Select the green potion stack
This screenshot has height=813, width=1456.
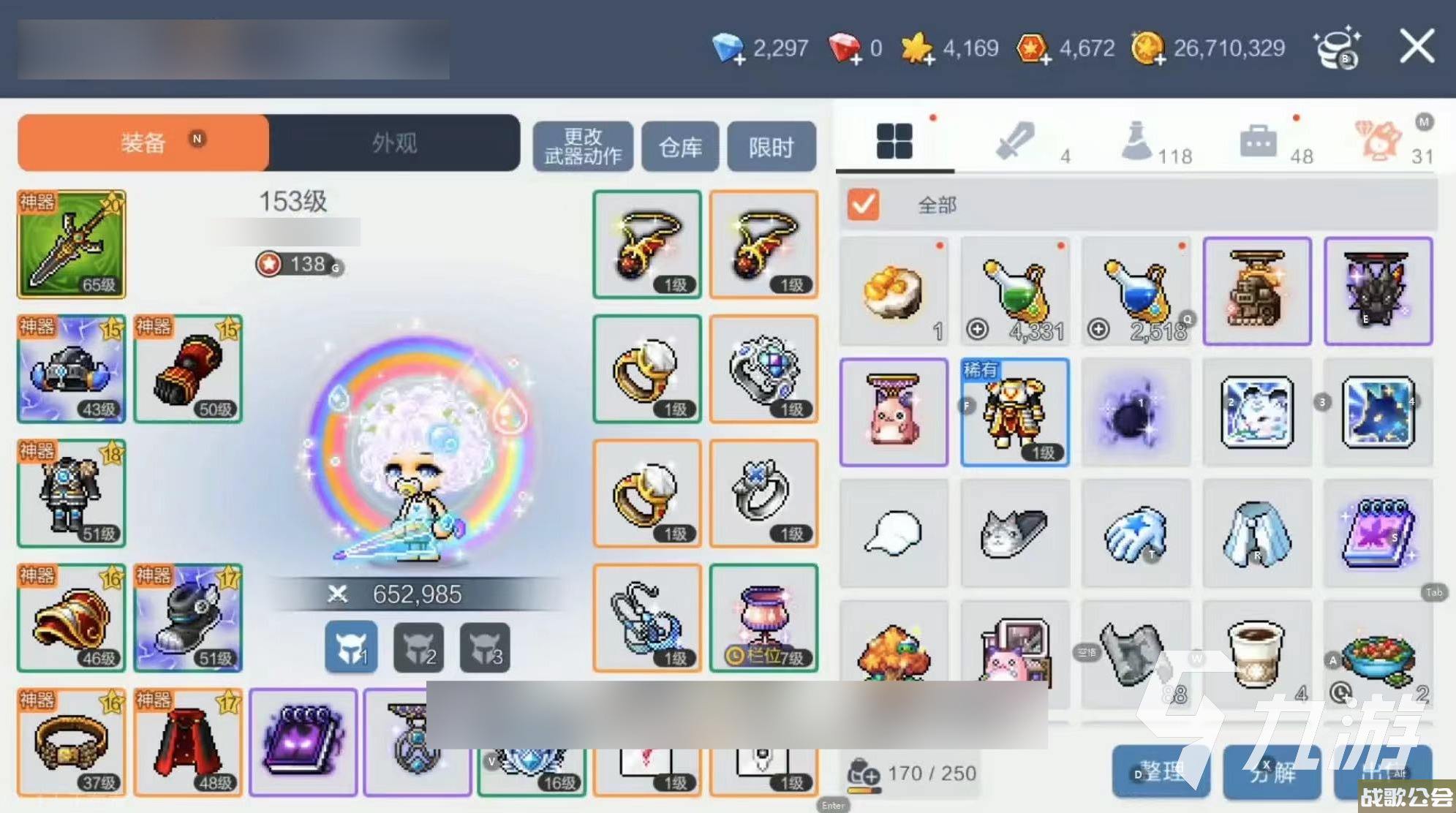coord(1015,291)
